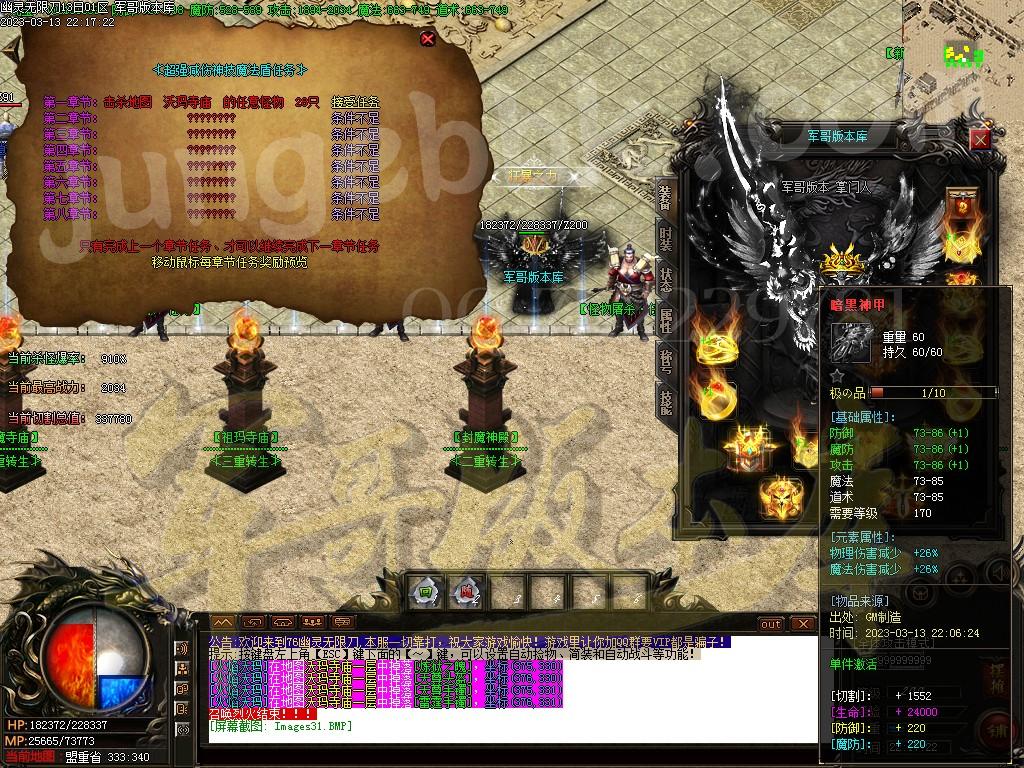Select the flaming golden boots slot
The height and width of the screenshot is (768, 1024).
[781, 497]
